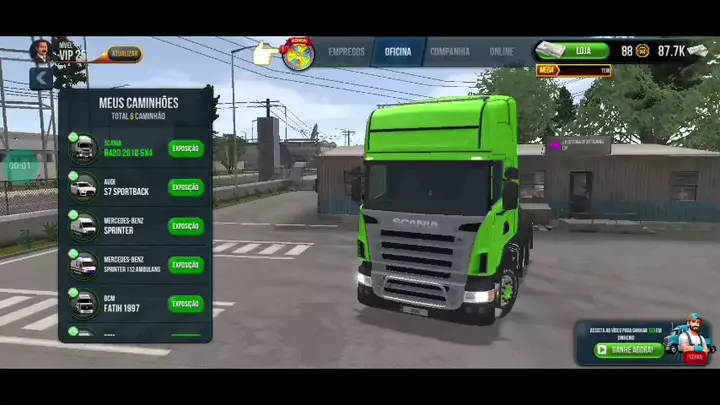Select the Online tab
Image resolution: width=720 pixels, height=405 pixels.
click(x=501, y=51)
